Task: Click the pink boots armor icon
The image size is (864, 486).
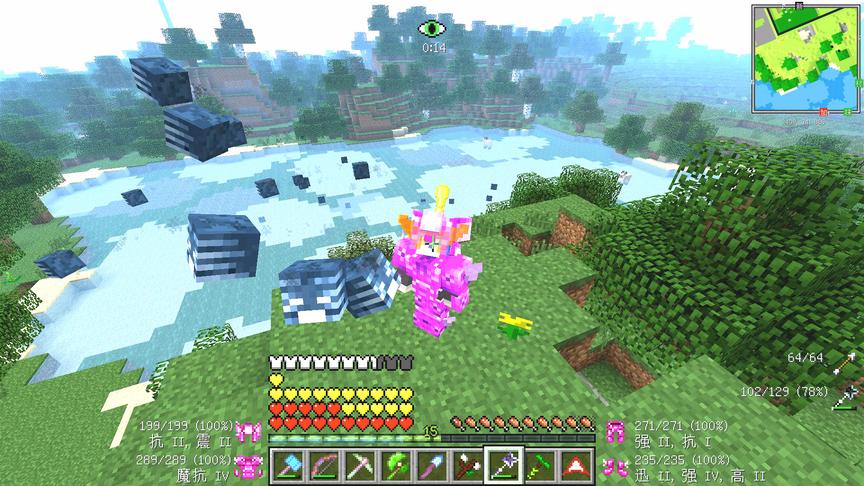Action: (615, 465)
